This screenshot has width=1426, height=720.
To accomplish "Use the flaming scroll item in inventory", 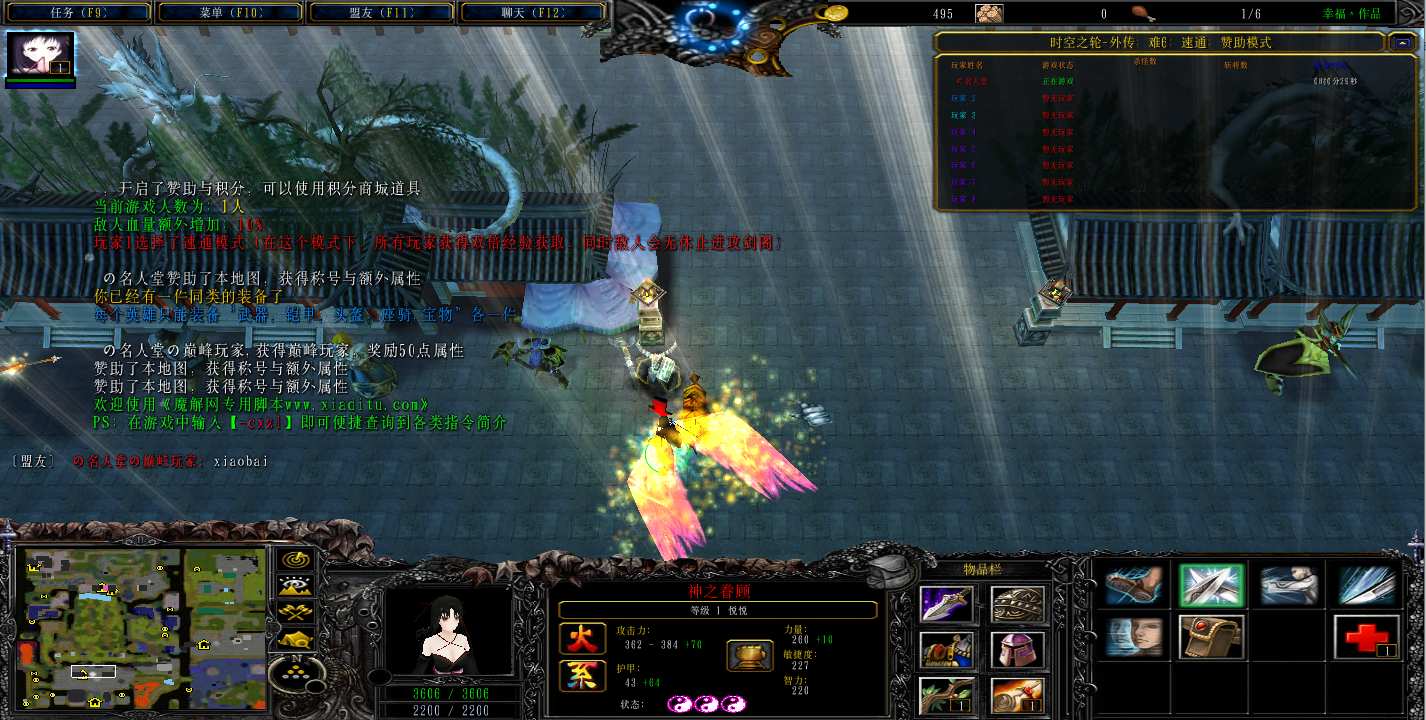I will click(x=1018, y=695).
